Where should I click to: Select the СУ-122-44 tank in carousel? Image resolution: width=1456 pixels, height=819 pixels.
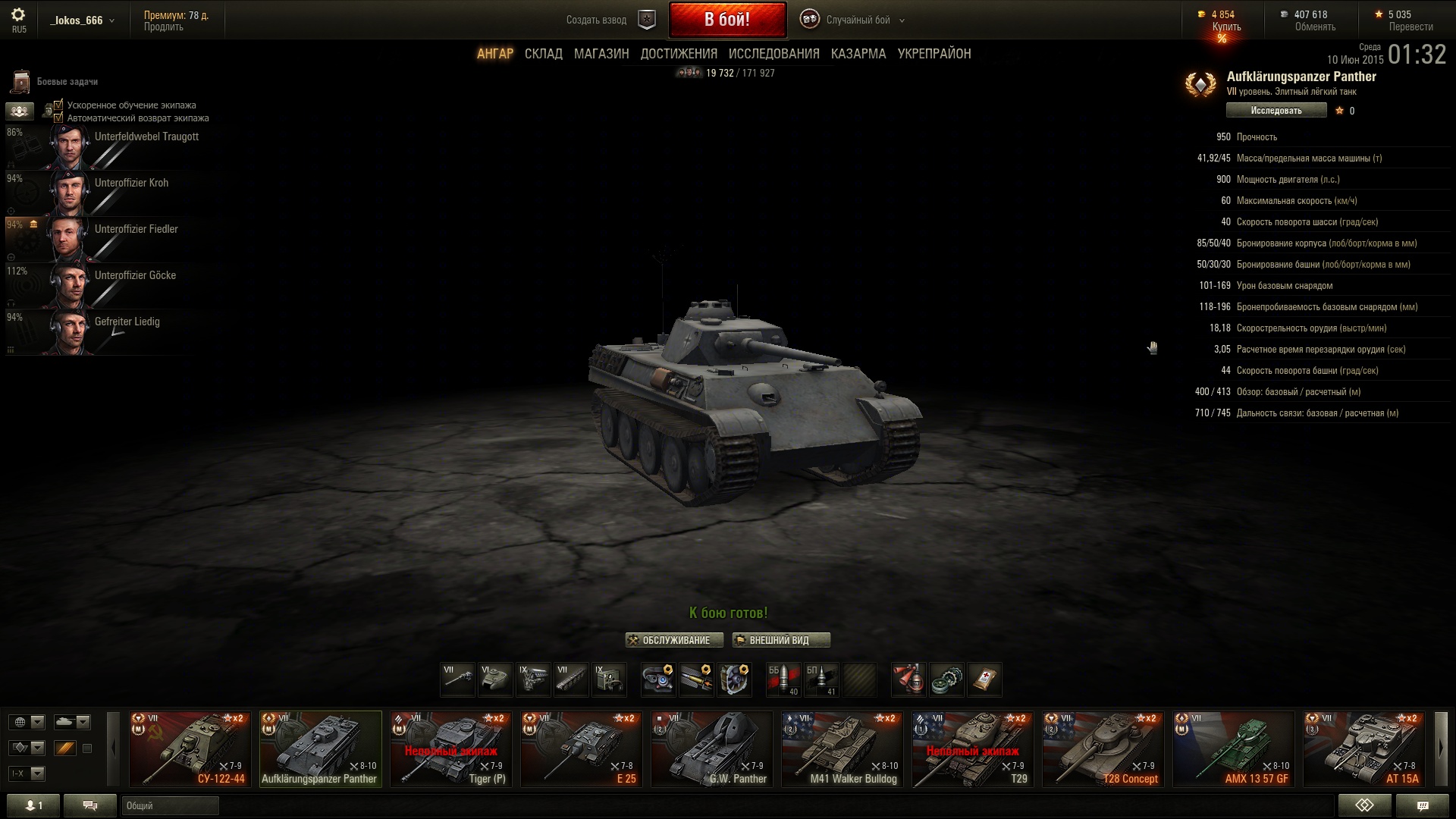[x=190, y=748]
